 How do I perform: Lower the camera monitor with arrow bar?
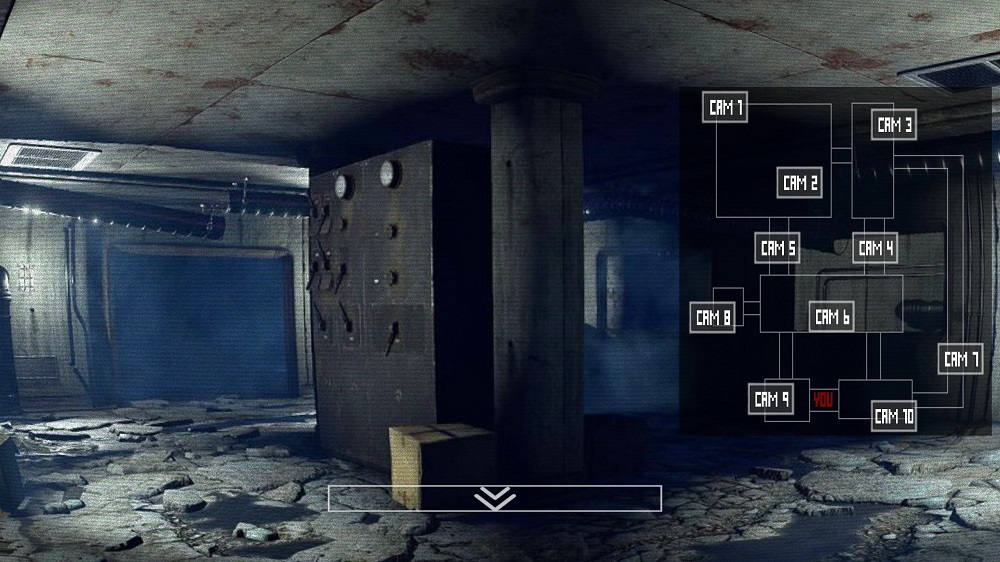point(494,498)
